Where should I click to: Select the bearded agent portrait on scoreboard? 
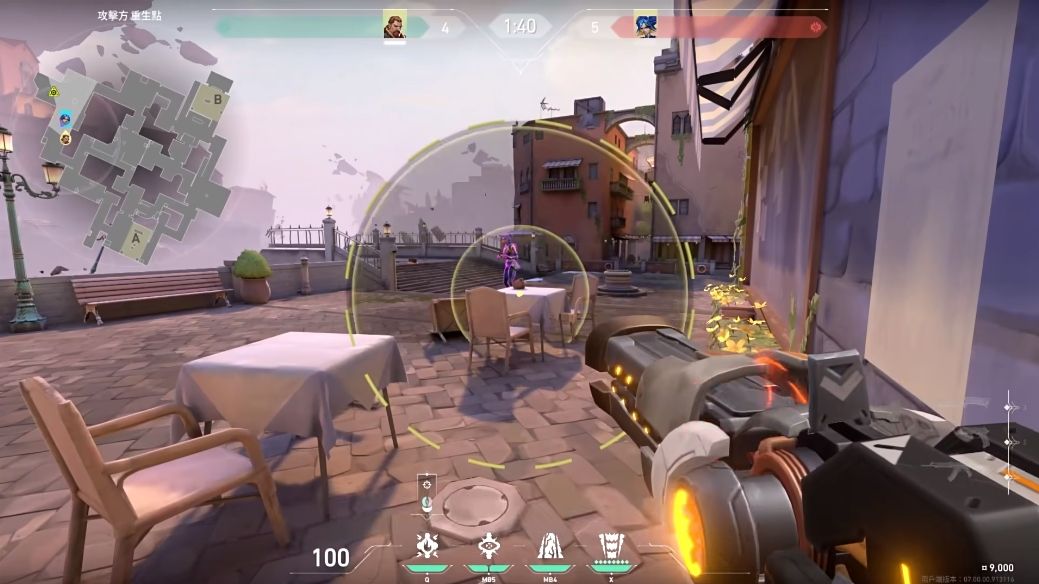pos(395,26)
